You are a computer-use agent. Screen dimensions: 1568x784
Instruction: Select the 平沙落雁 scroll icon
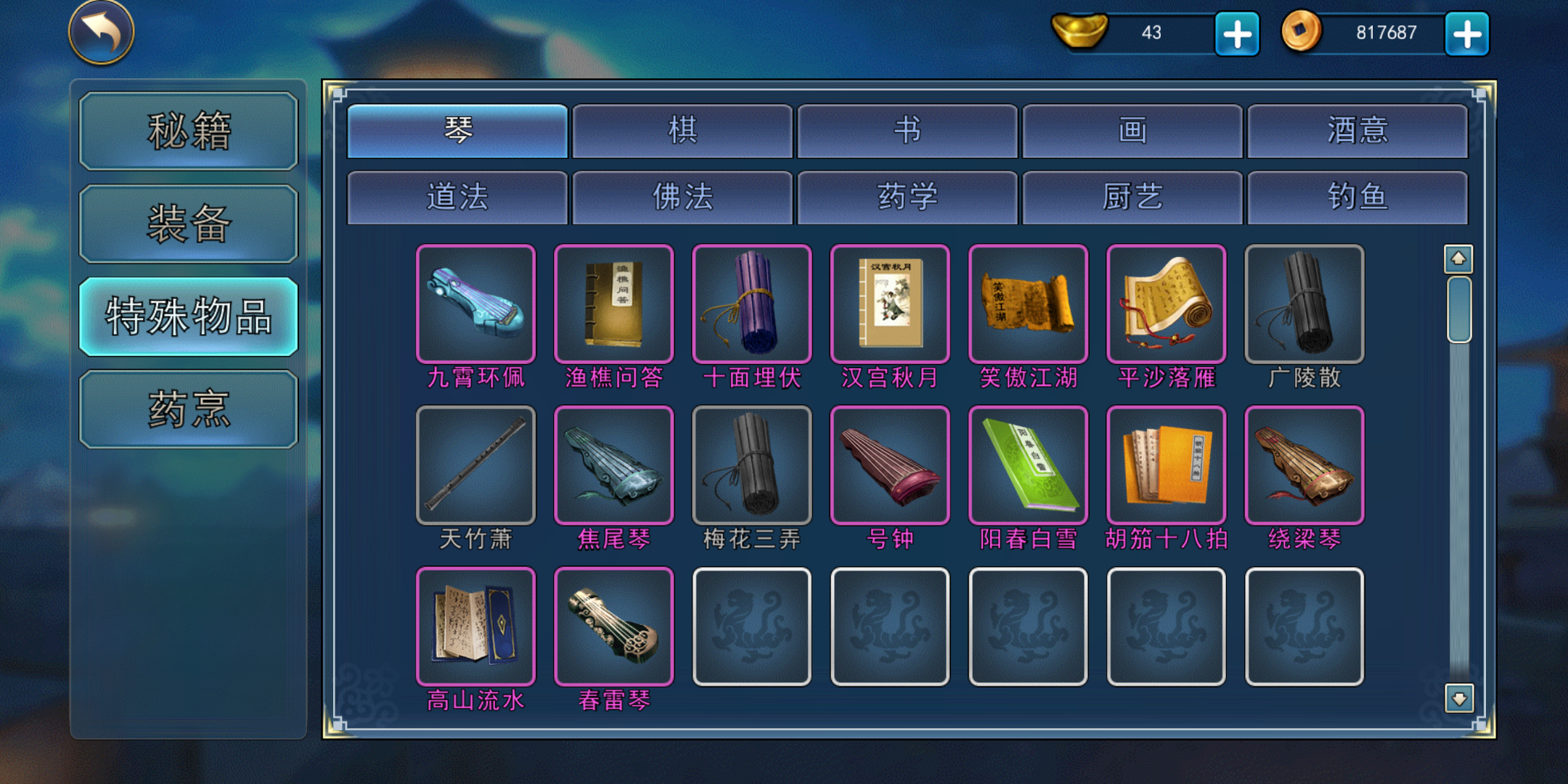pyautogui.click(x=1165, y=305)
